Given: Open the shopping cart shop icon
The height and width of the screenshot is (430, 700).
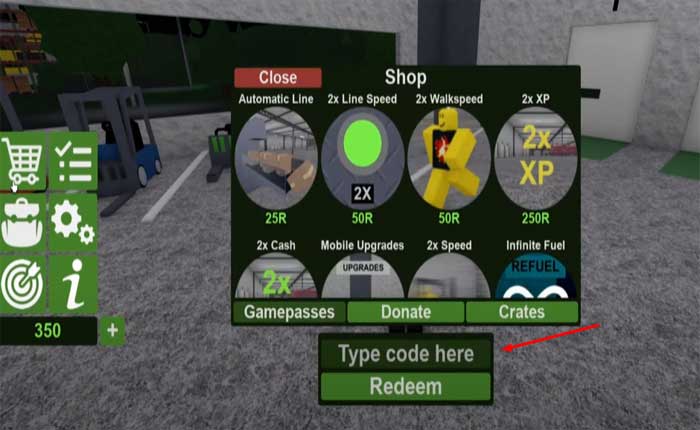Looking at the screenshot, I should [24, 162].
